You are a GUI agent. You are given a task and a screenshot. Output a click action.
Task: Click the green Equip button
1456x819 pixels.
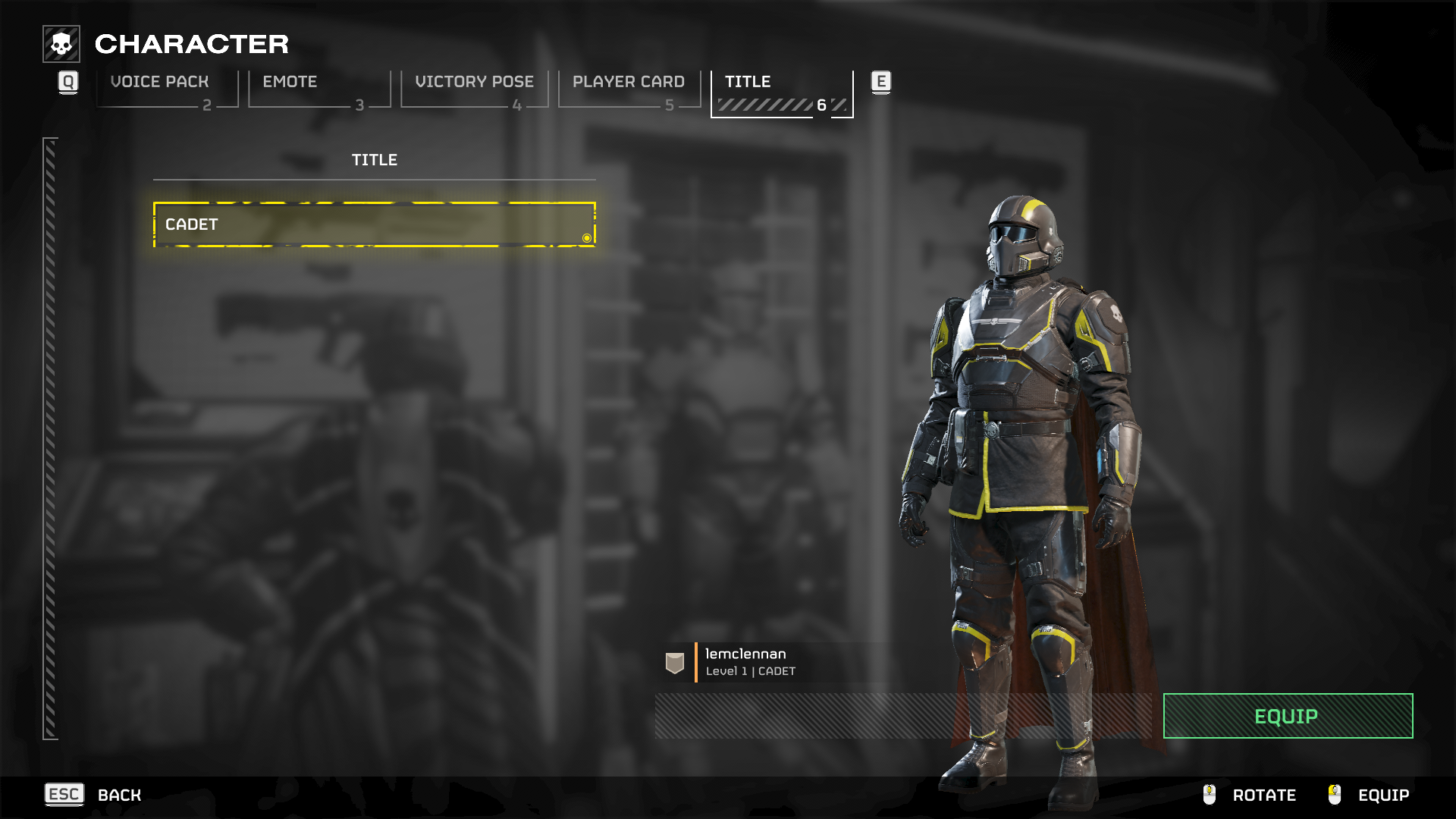[x=1288, y=716]
